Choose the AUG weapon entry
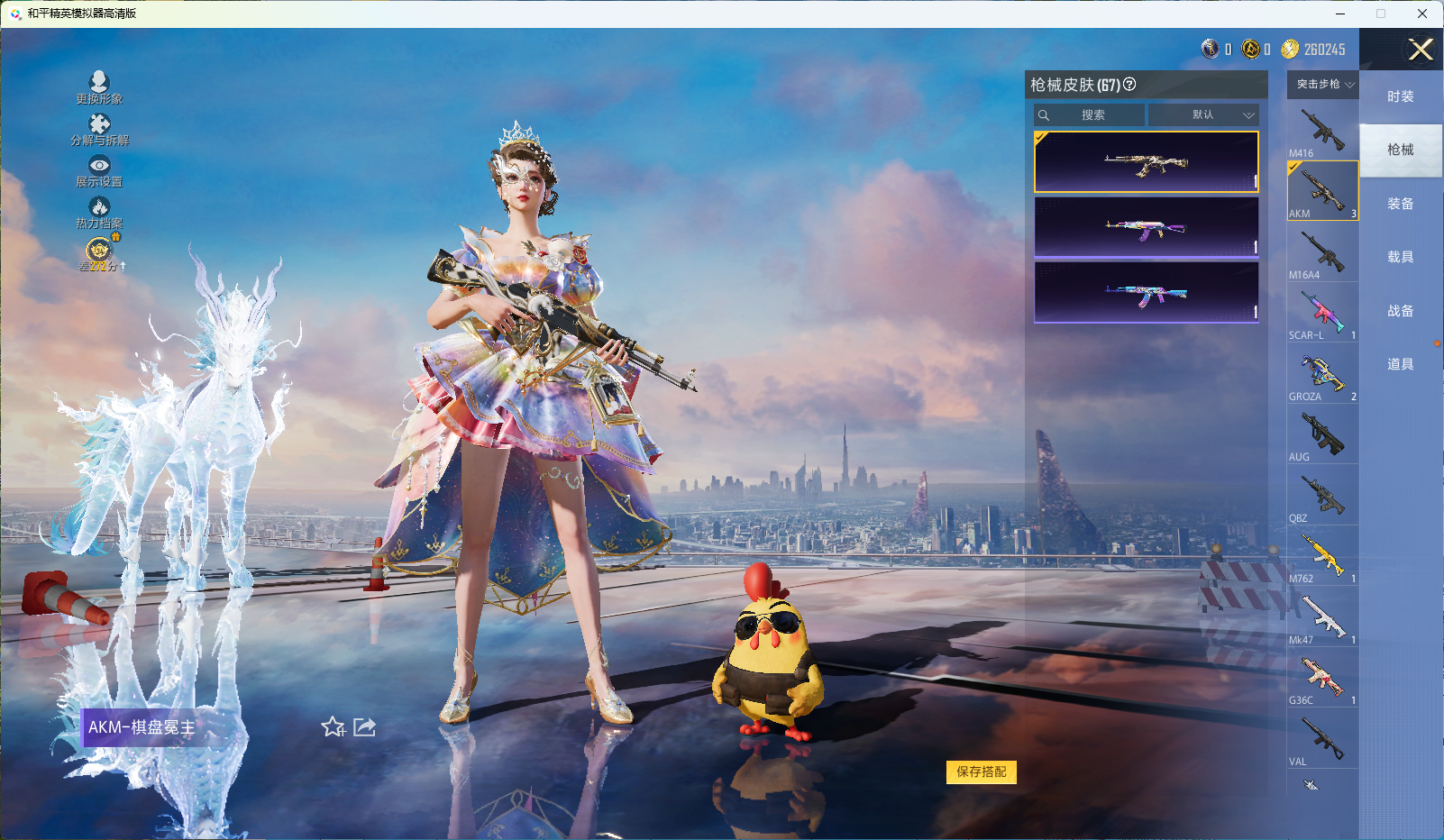The image size is (1444, 840). tap(1322, 434)
